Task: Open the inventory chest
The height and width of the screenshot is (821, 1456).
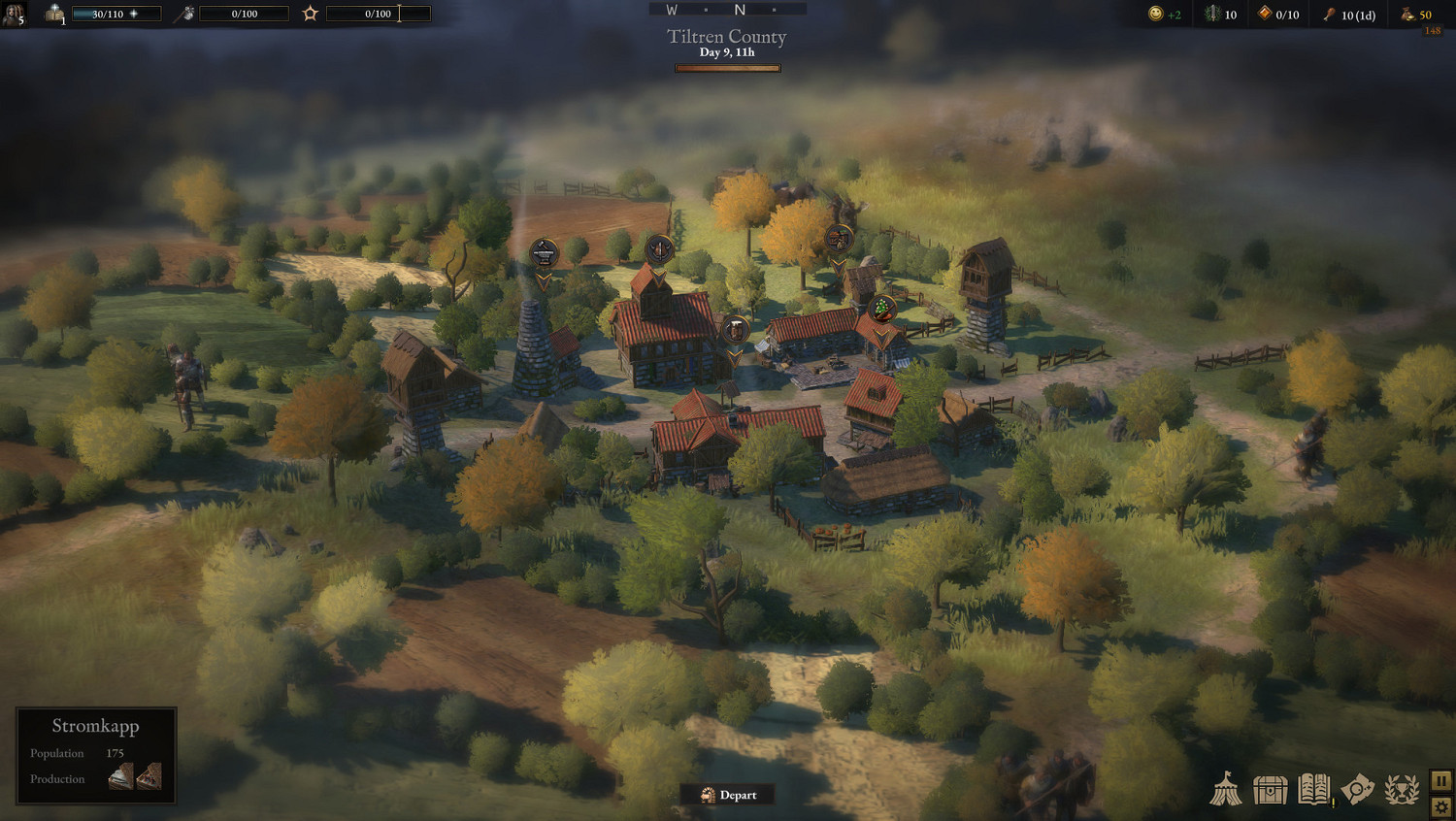Action: click(x=1272, y=791)
